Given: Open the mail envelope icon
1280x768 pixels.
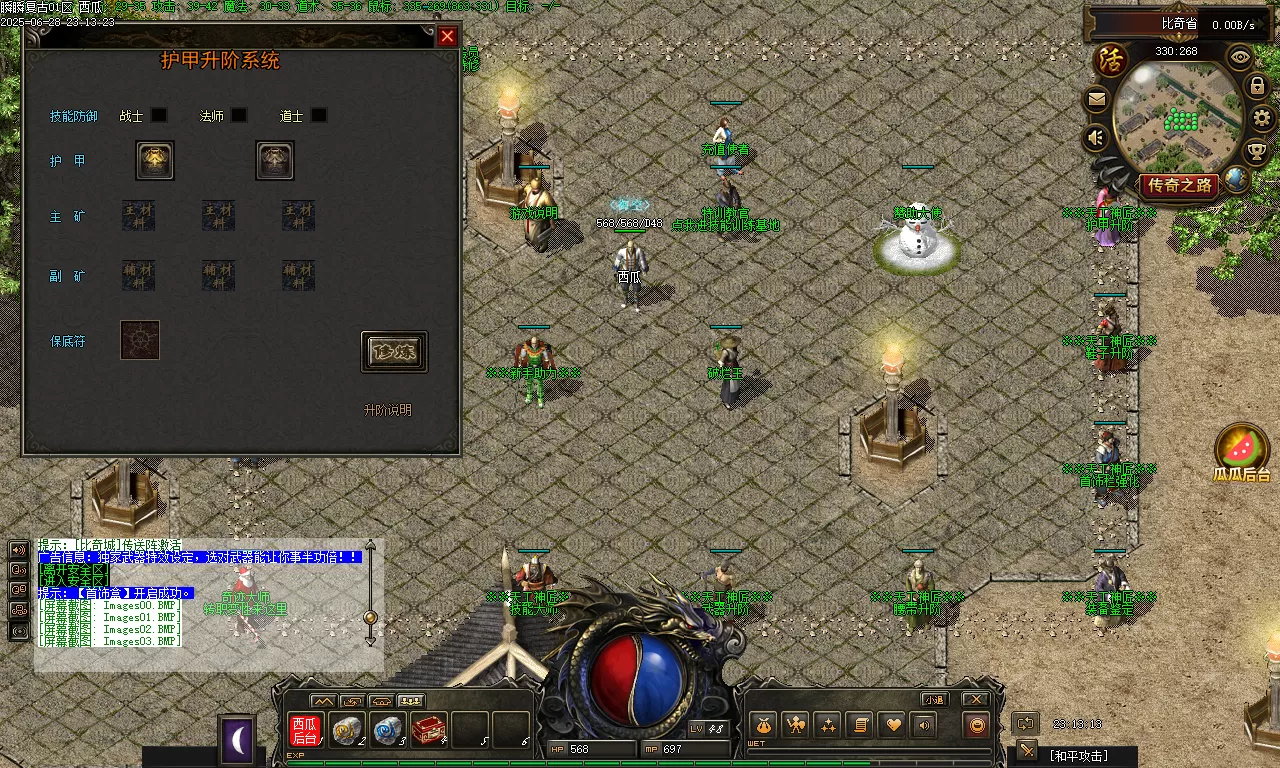Looking at the screenshot, I should (1097, 99).
